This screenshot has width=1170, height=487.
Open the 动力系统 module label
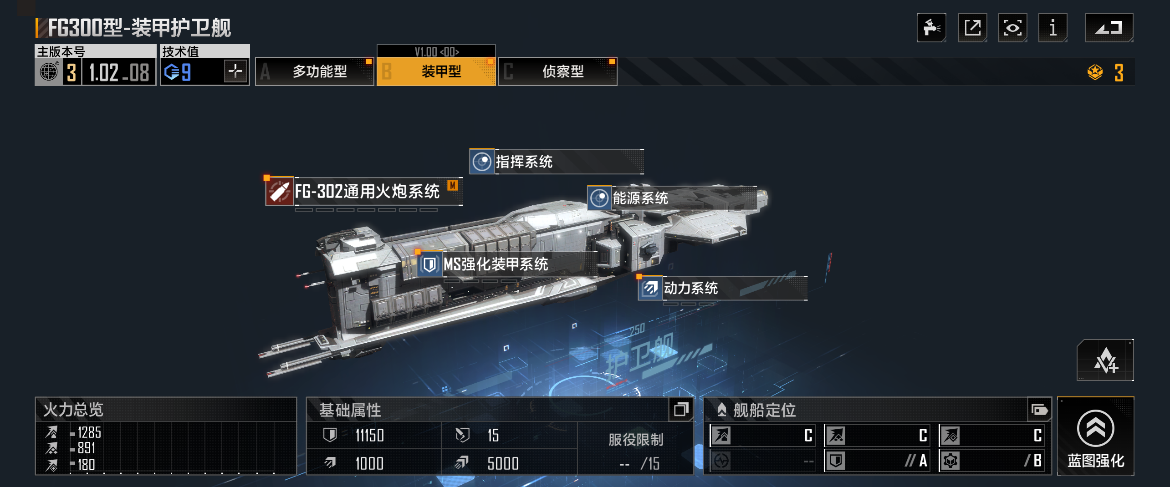coord(722,288)
